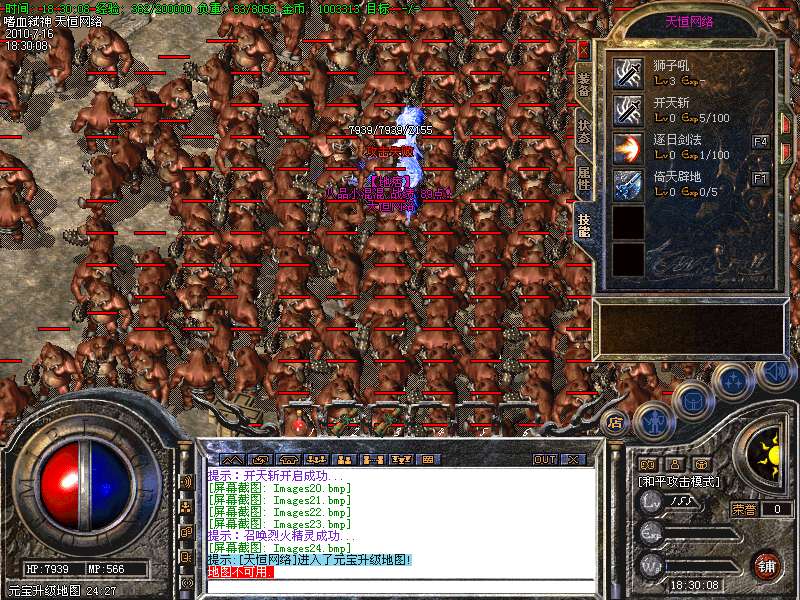
Task: Open the bag inventory round button
Action: [x=692, y=400]
